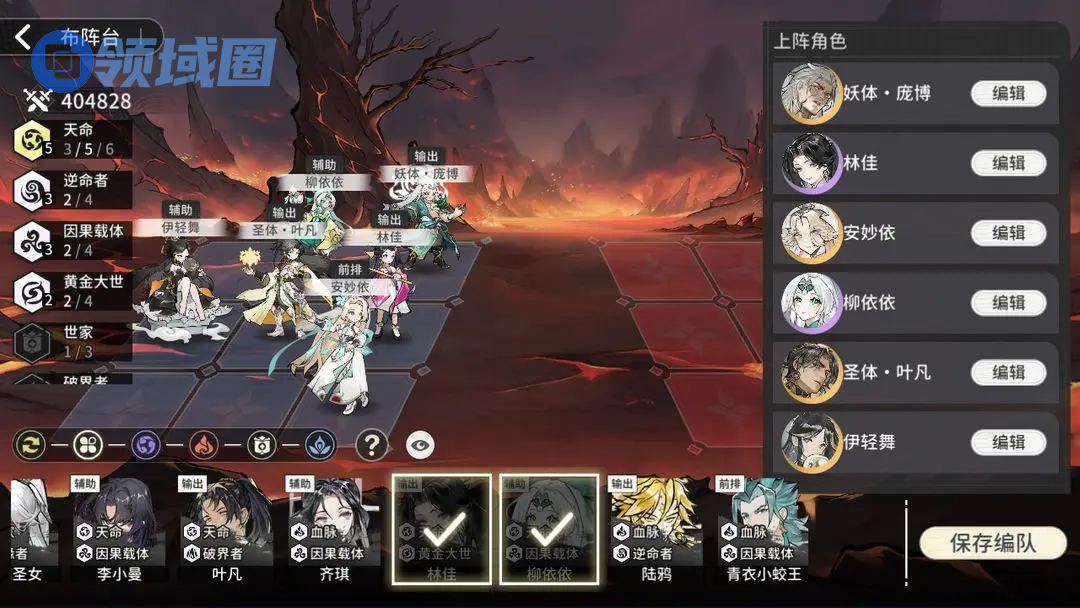This screenshot has width=1080, height=608.
Task: Edit the 林佳 lineup entry
Action: point(1008,163)
